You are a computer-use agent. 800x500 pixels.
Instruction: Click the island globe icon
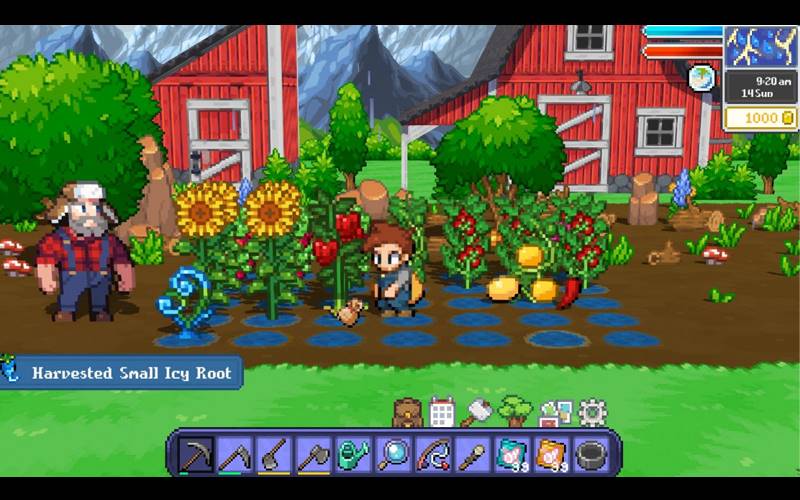tap(702, 78)
